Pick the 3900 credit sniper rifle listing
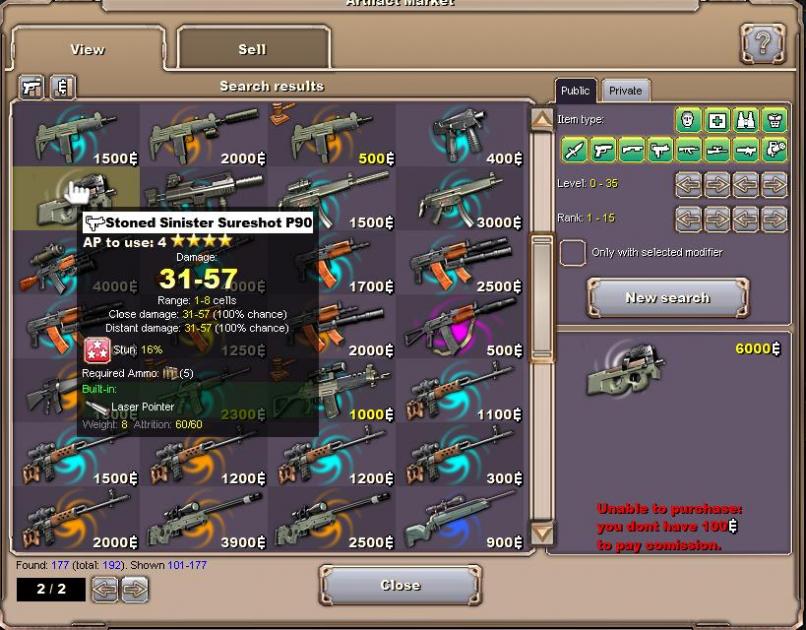 204,518
